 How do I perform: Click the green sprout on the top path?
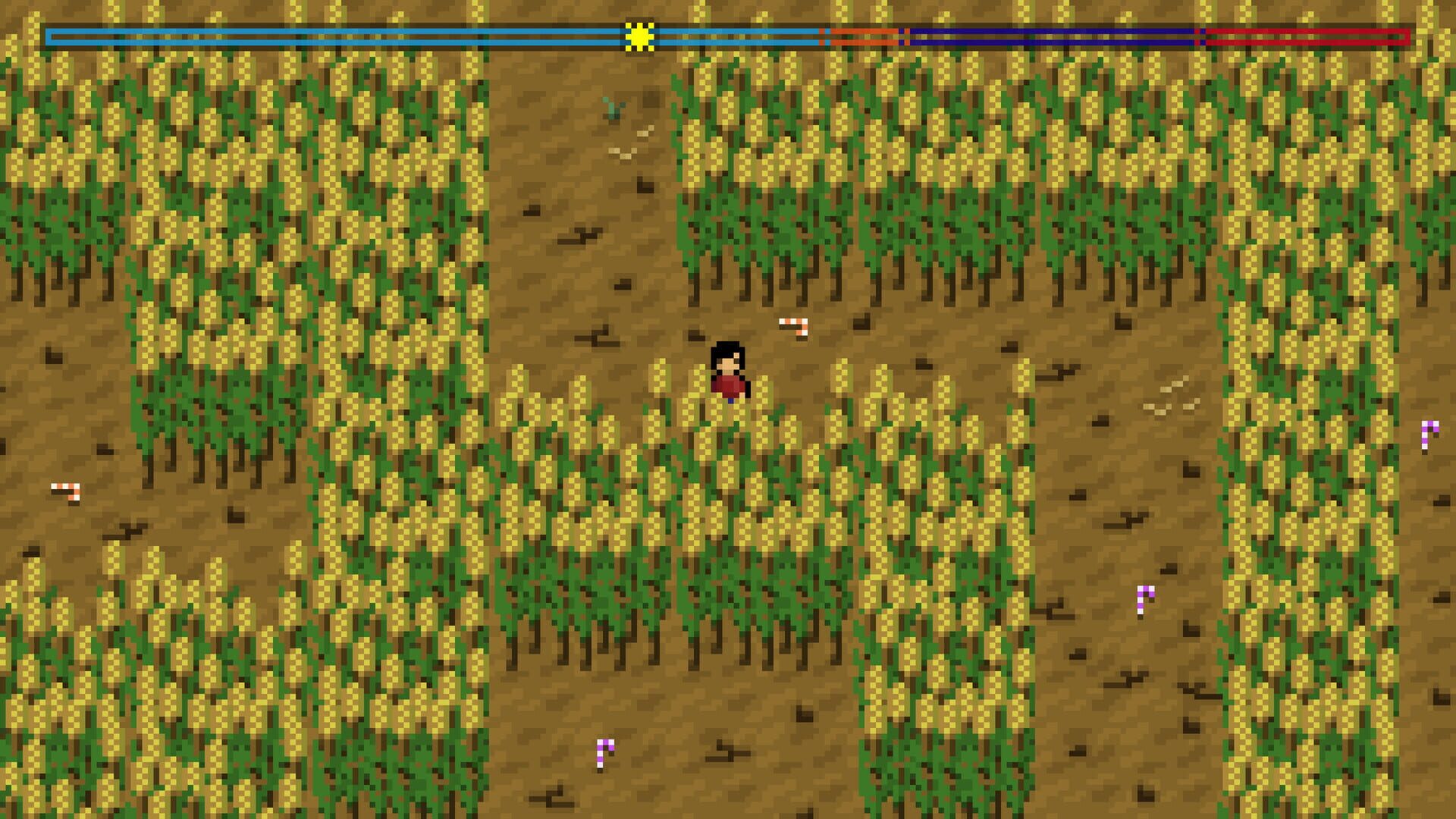coord(611,110)
